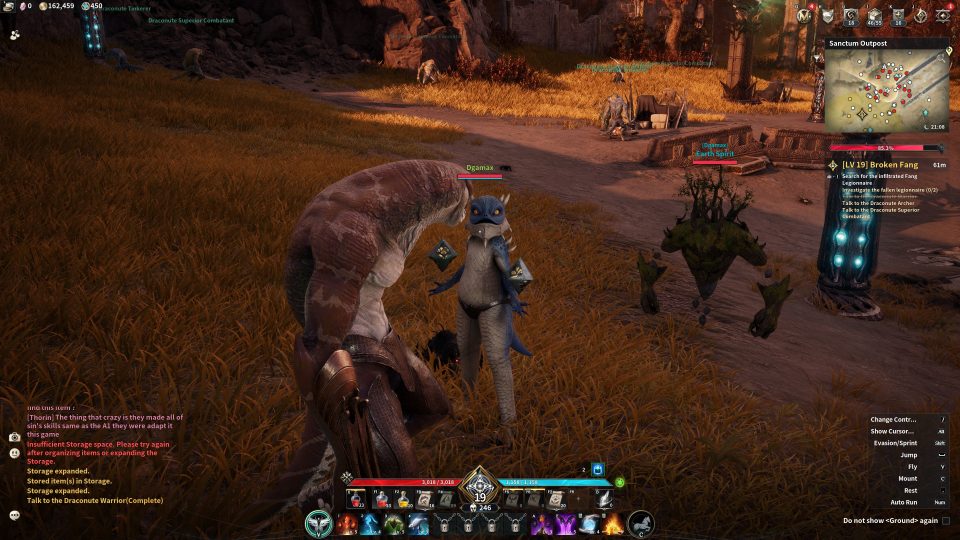Open the chat speech bubble icon
This screenshot has height=540, width=960.
pos(15,515)
